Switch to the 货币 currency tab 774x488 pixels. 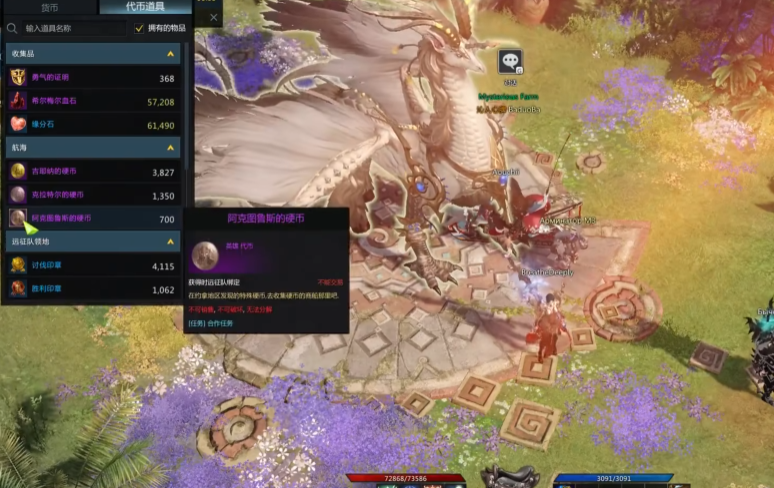[x=50, y=7]
